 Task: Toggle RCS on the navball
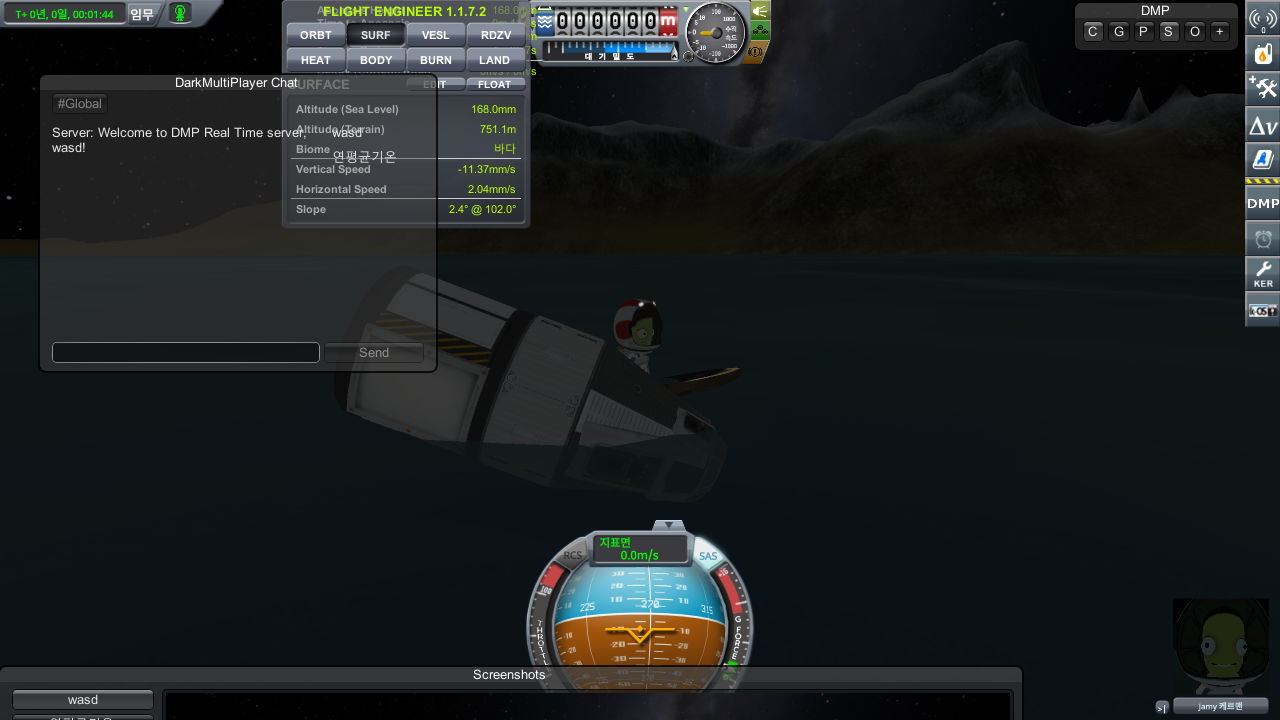pos(573,556)
